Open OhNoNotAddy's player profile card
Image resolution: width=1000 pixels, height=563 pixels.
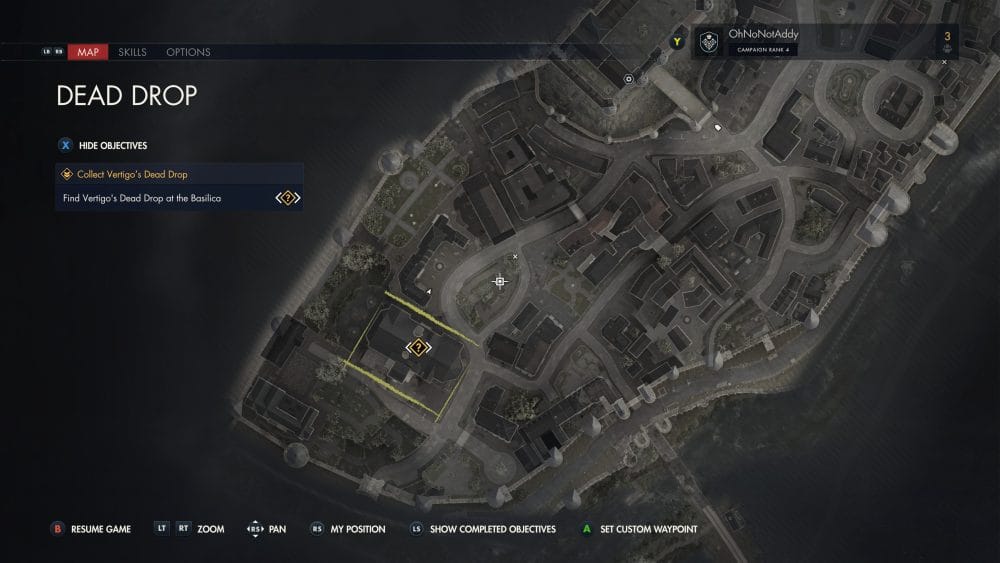tap(760, 42)
